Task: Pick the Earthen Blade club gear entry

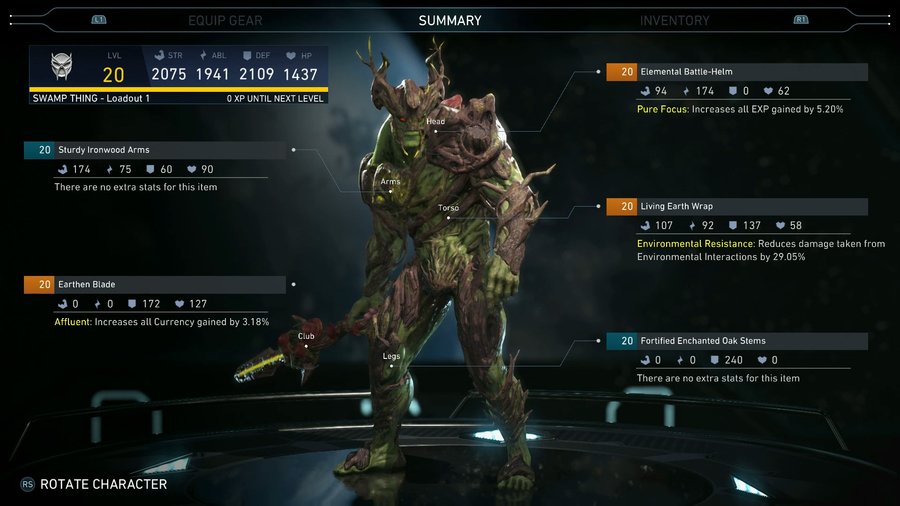Action: pyautogui.click(x=155, y=284)
